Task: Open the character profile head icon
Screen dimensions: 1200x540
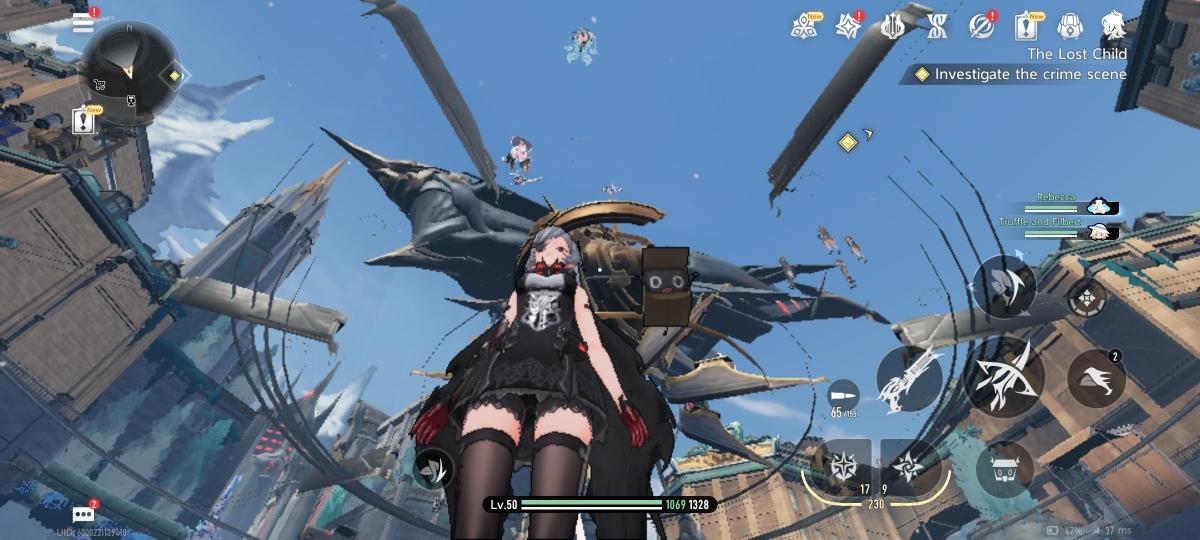Action: coord(1113,25)
